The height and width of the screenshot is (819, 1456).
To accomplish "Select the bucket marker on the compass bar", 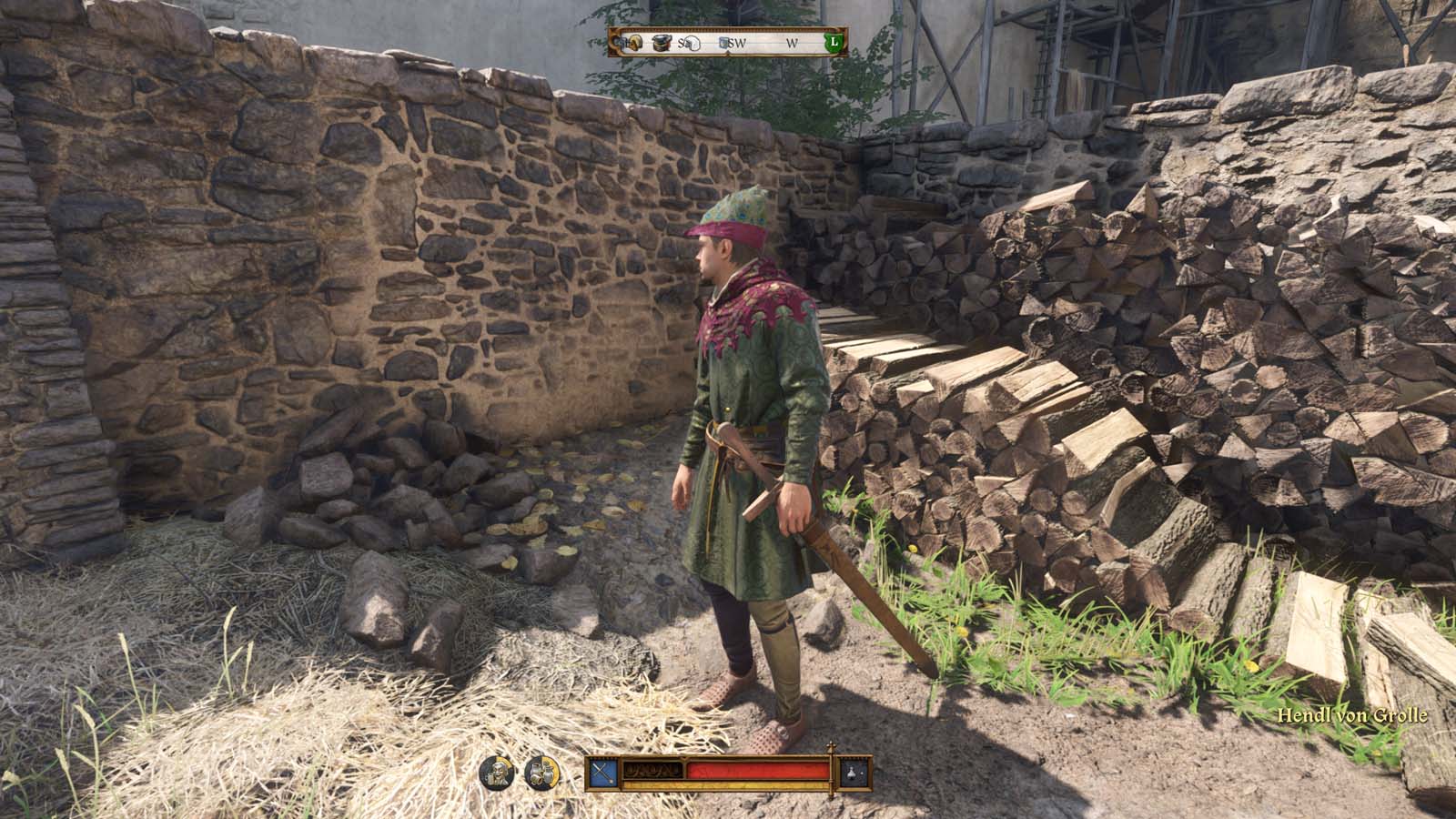I will coord(662,42).
